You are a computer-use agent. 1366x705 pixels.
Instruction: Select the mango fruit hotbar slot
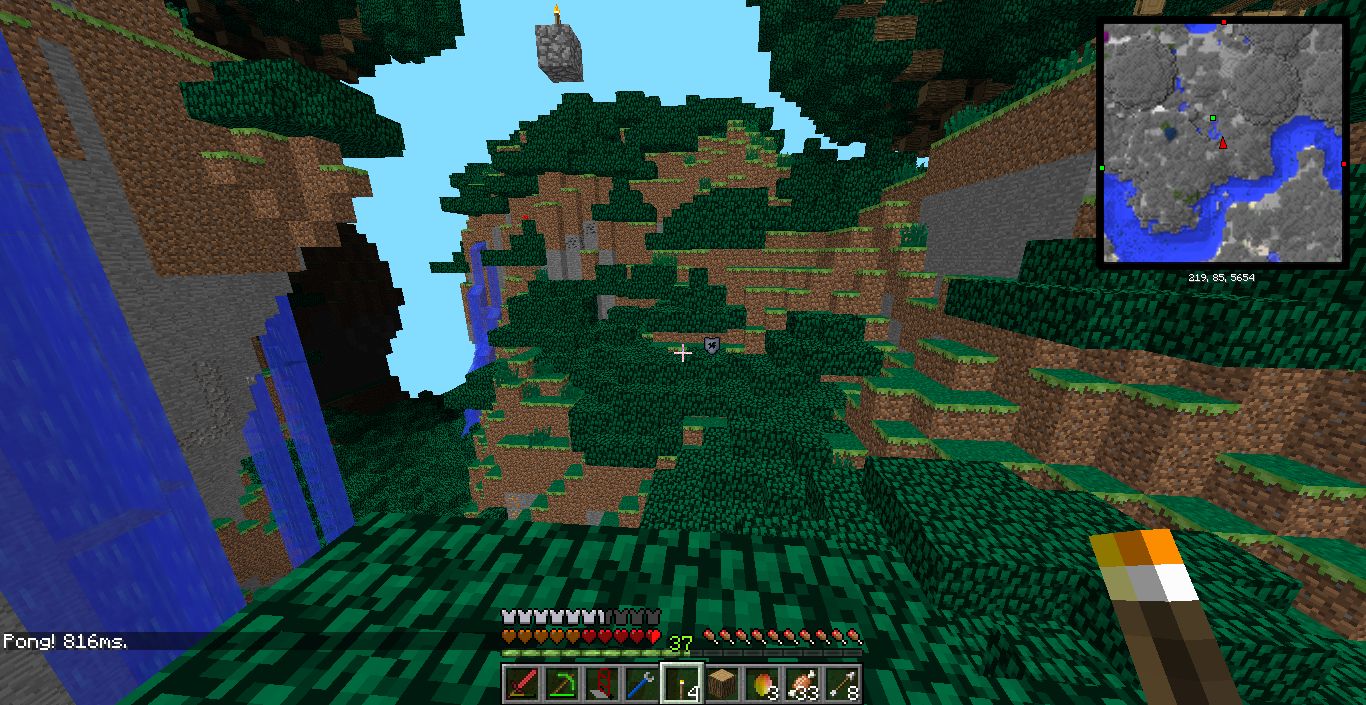[x=761, y=684]
